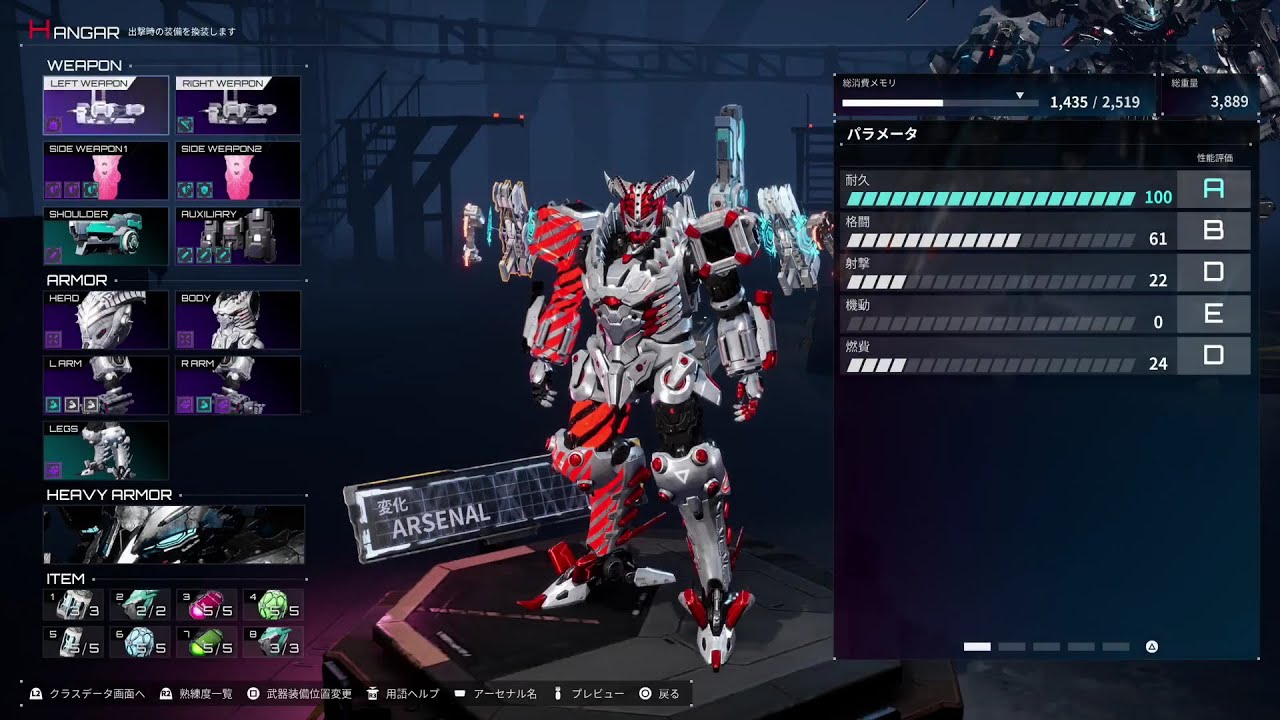Select the Body armor slot
The width and height of the screenshot is (1280, 720).
[238, 320]
